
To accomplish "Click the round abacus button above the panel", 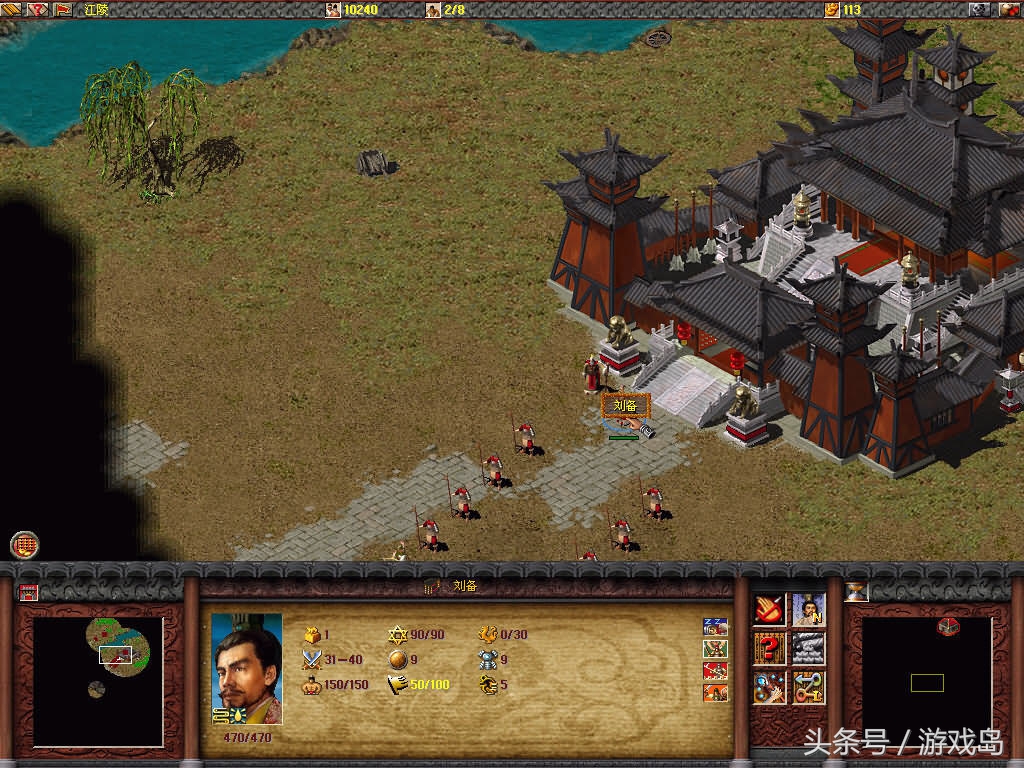I will [25, 544].
